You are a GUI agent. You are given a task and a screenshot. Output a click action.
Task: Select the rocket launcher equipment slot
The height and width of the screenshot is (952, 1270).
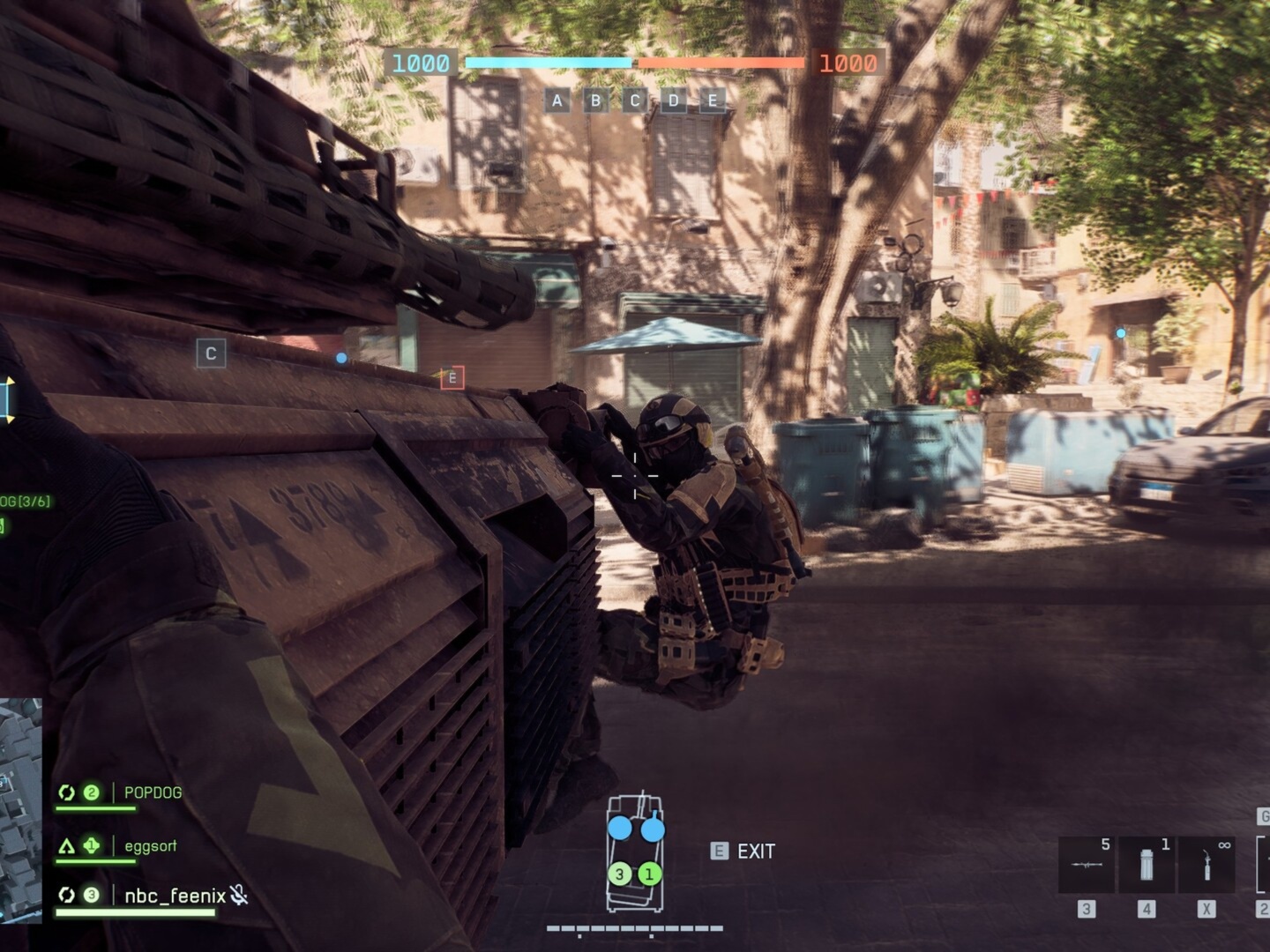(x=1086, y=865)
